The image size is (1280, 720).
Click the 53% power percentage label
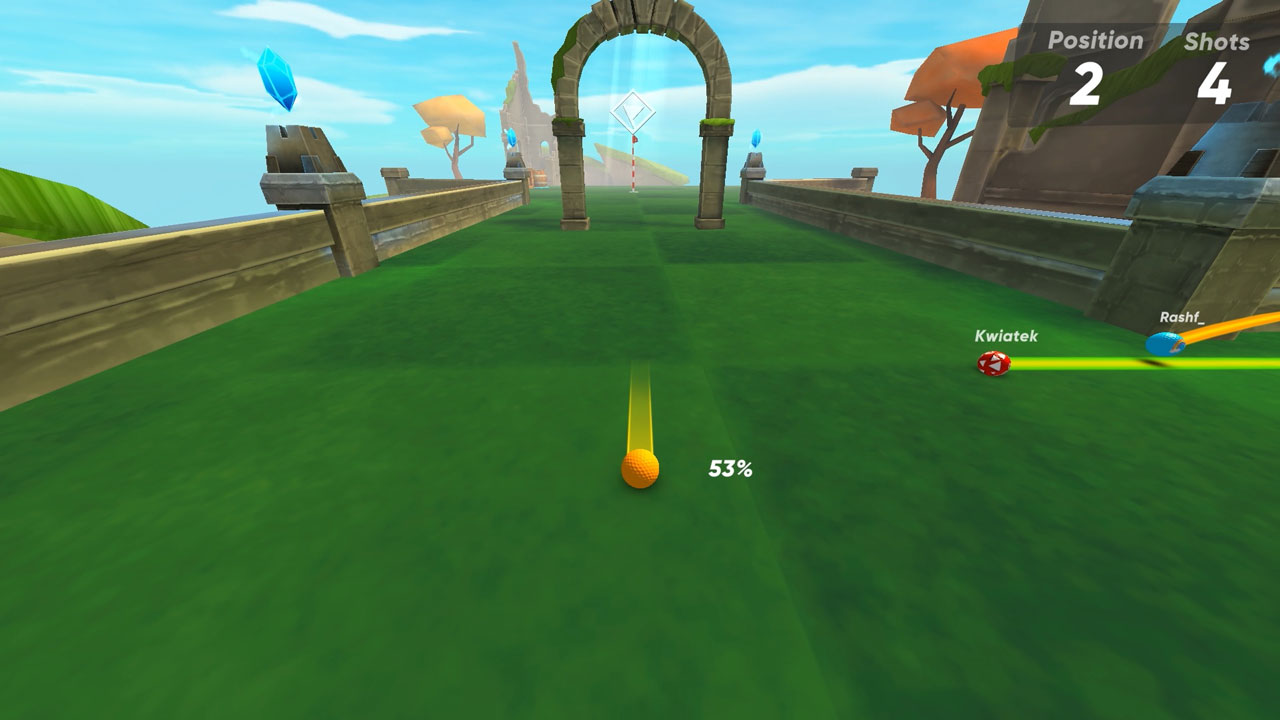click(x=729, y=467)
